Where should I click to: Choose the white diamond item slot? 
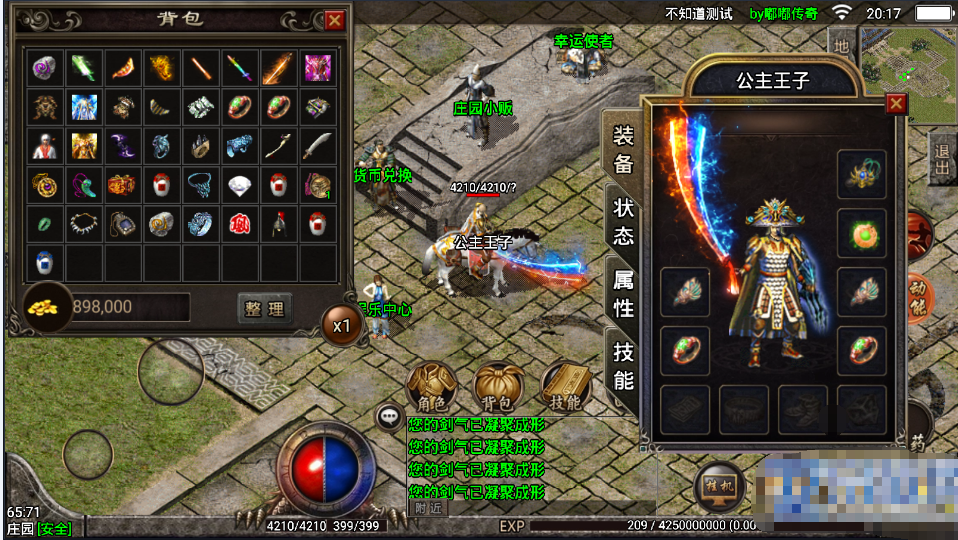pyautogui.click(x=241, y=185)
